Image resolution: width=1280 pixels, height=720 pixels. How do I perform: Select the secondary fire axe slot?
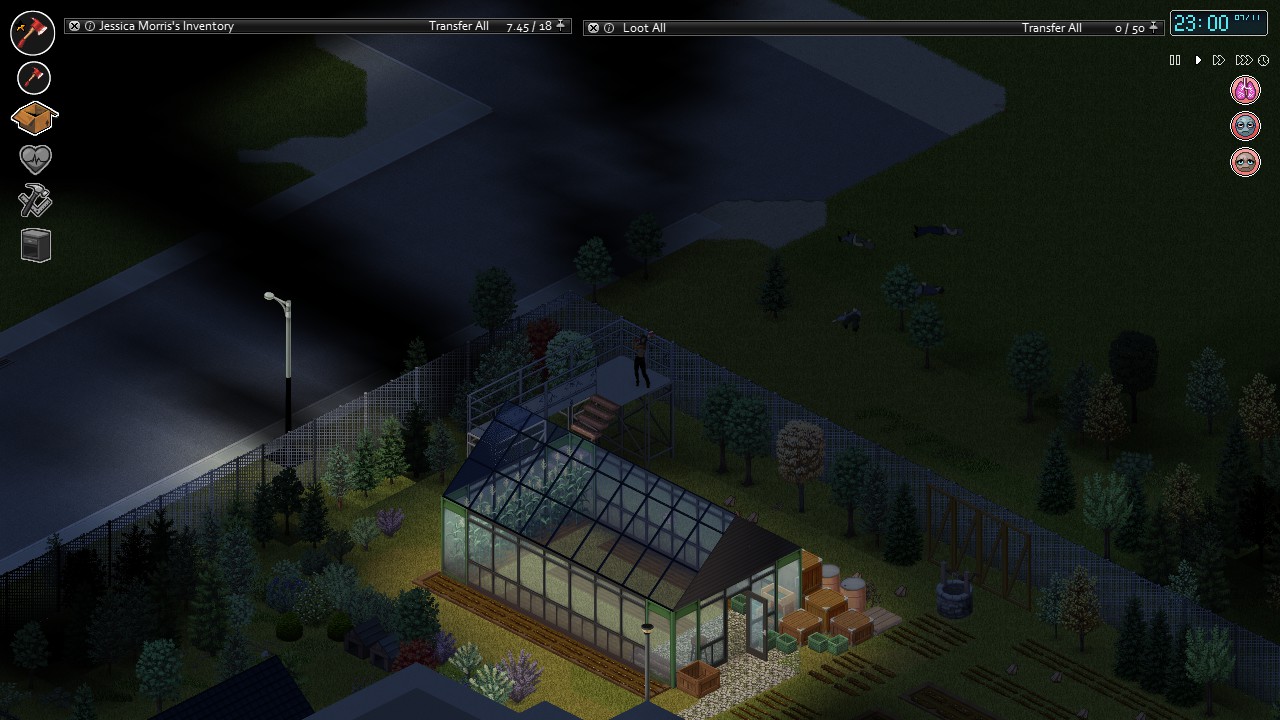34,77
